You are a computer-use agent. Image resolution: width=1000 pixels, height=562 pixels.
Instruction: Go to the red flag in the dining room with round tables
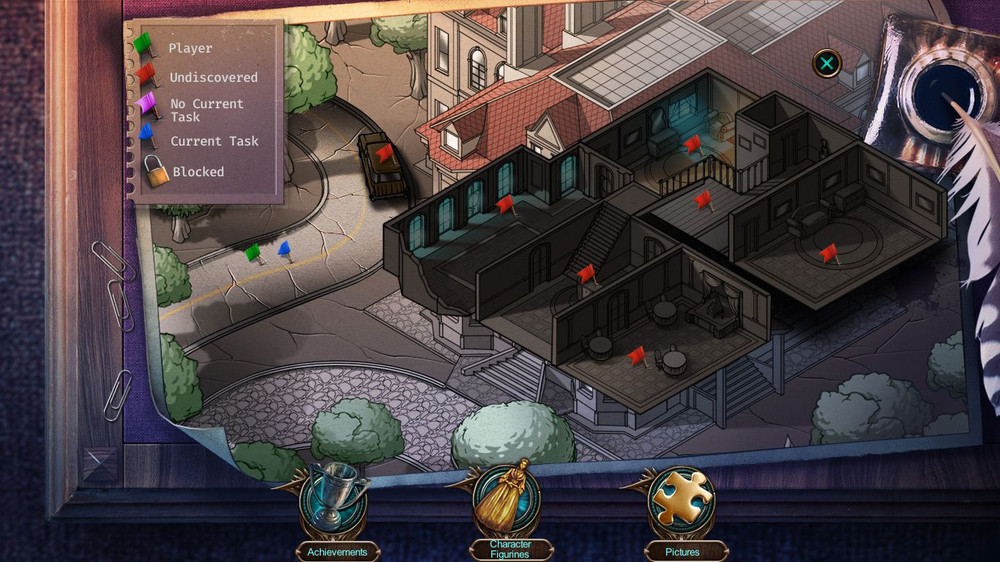637,355
